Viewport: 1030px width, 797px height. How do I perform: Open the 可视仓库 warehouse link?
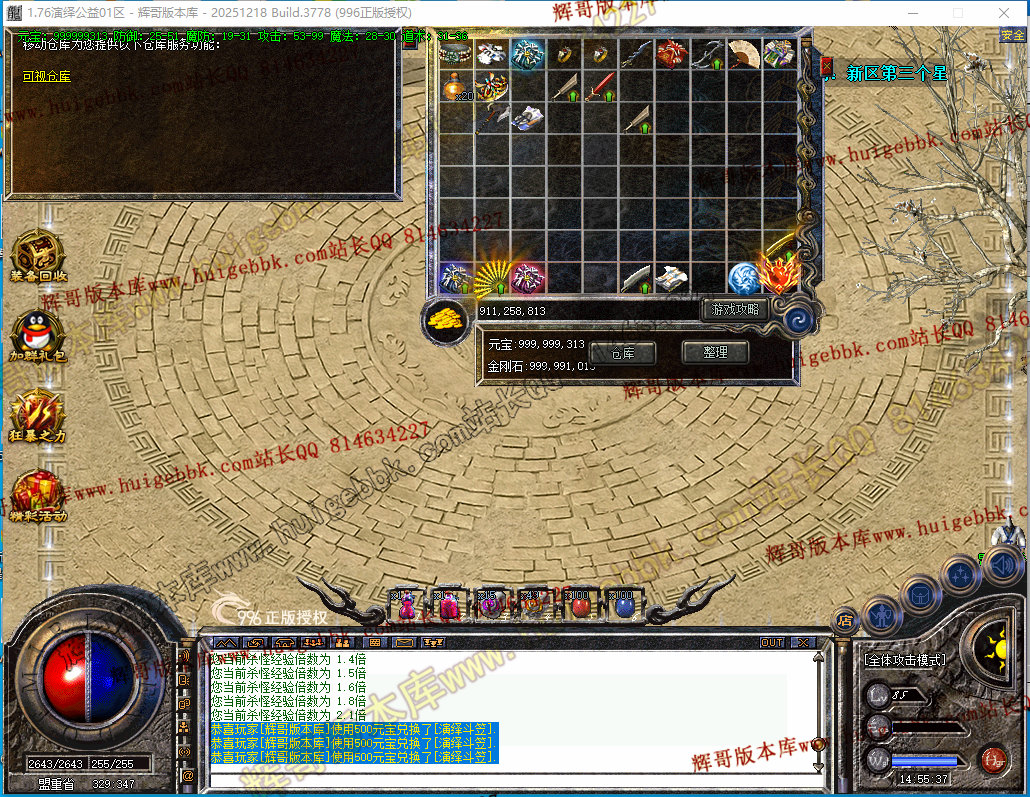(x=47, y=76)
